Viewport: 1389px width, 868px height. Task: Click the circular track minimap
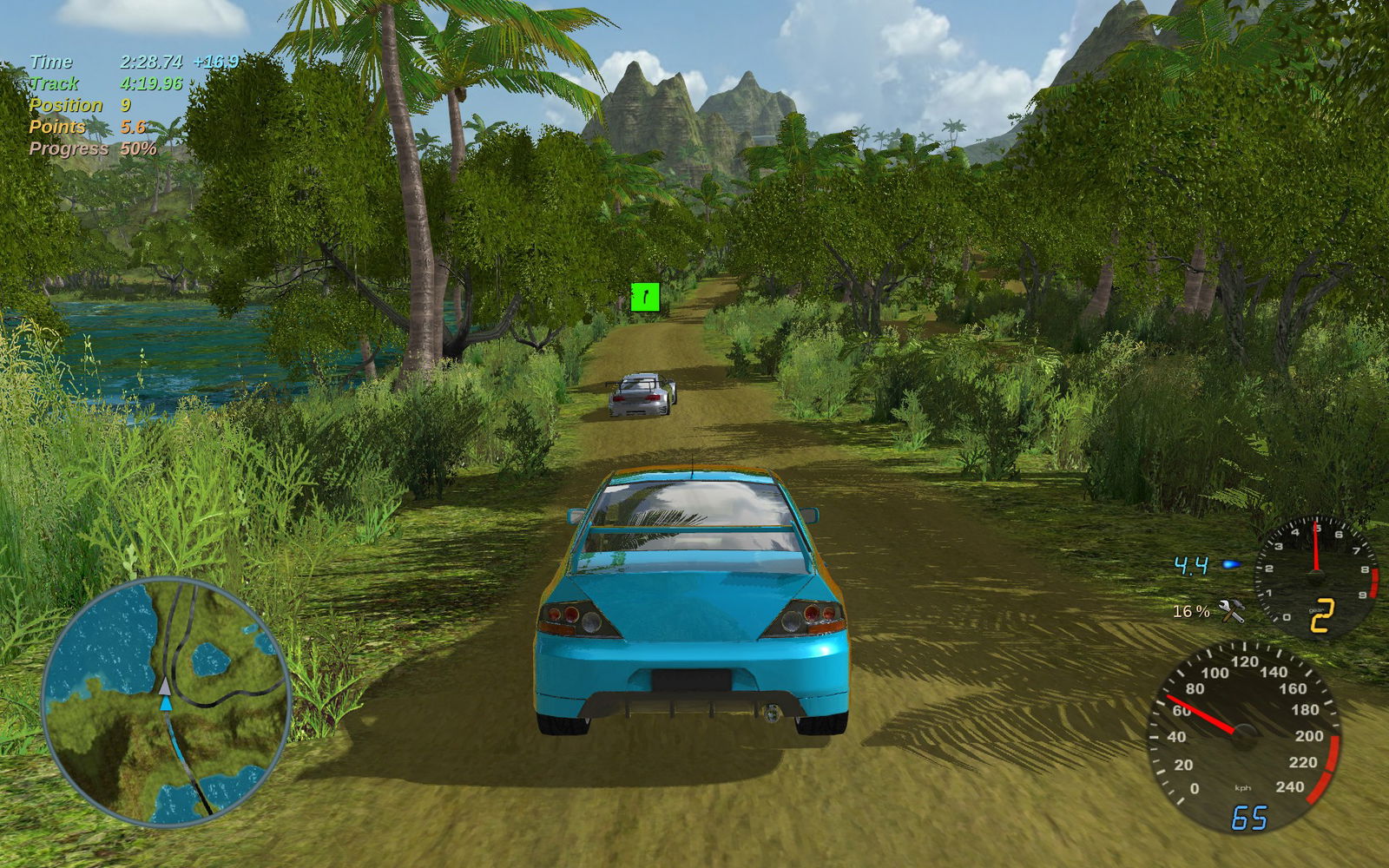point(166,701)
